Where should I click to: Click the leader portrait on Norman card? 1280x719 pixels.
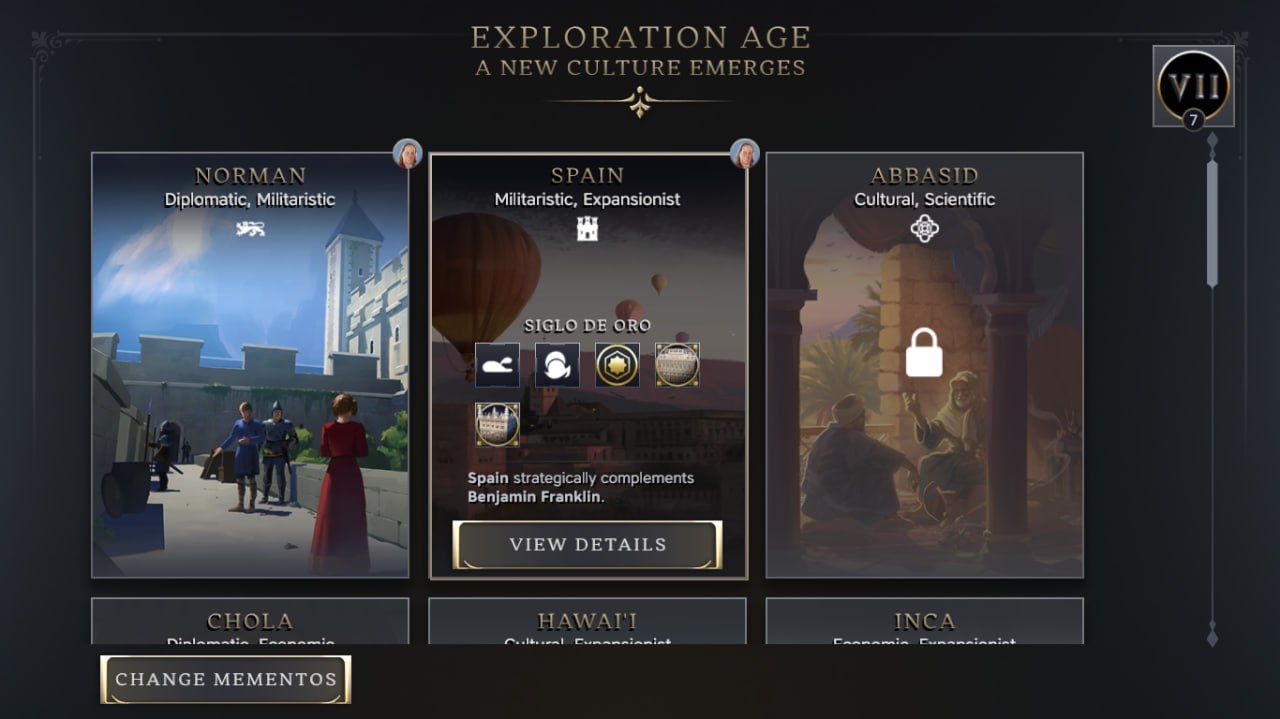(x=407, y=154)
